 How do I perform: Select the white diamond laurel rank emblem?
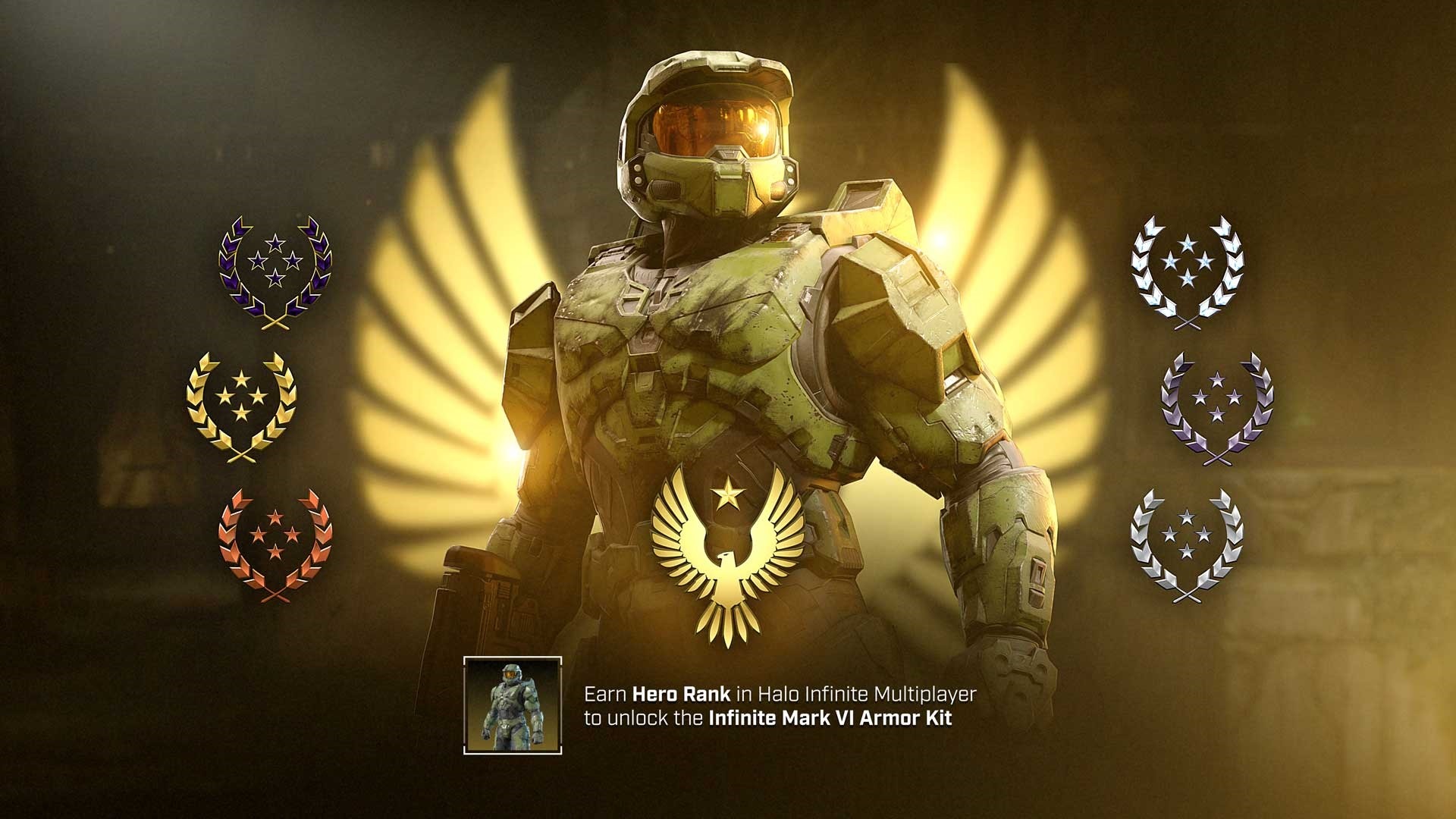click(1187, 271)
